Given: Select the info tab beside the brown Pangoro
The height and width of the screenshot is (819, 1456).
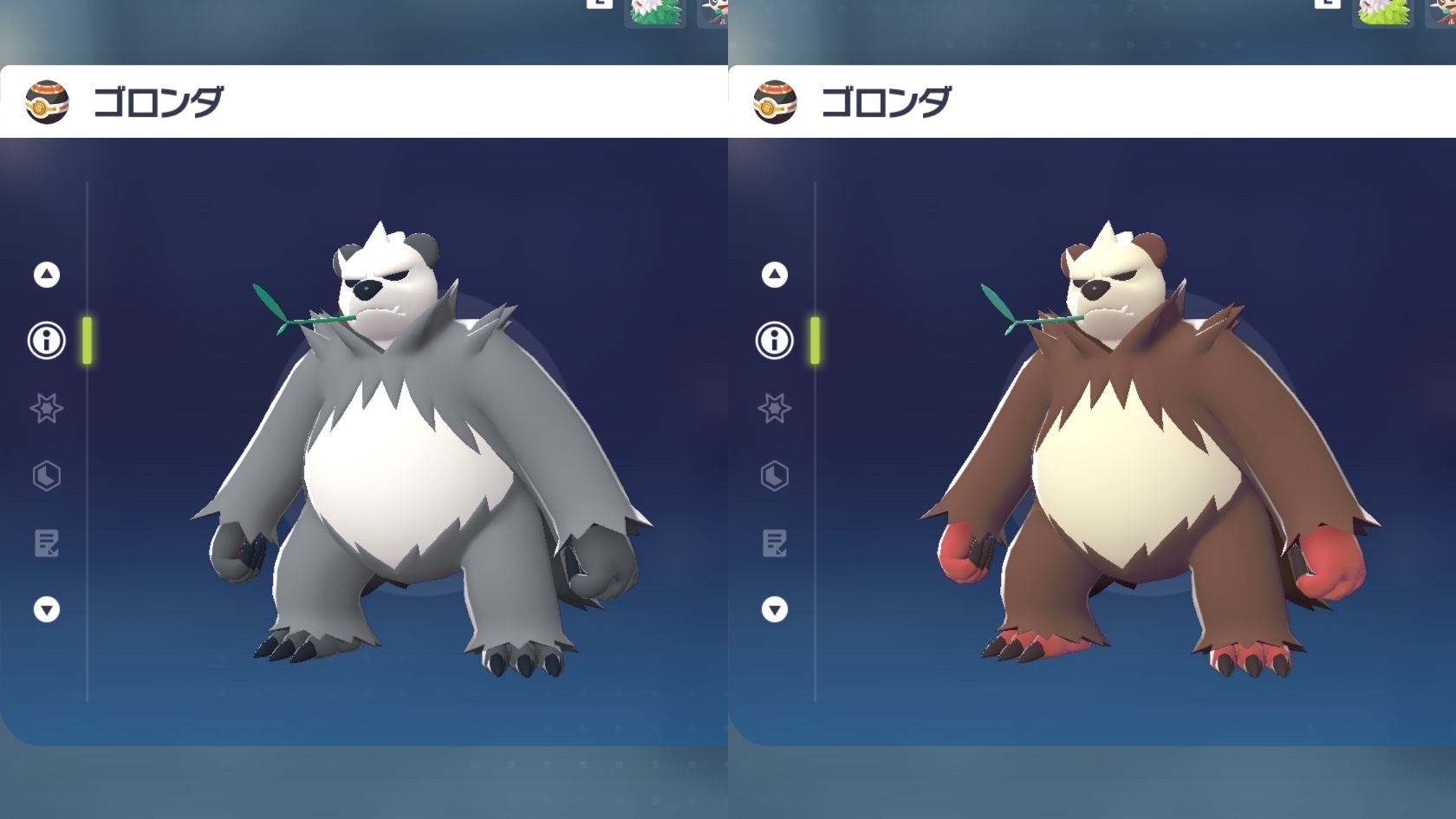Looking at the screenshot, I should 775,341.
